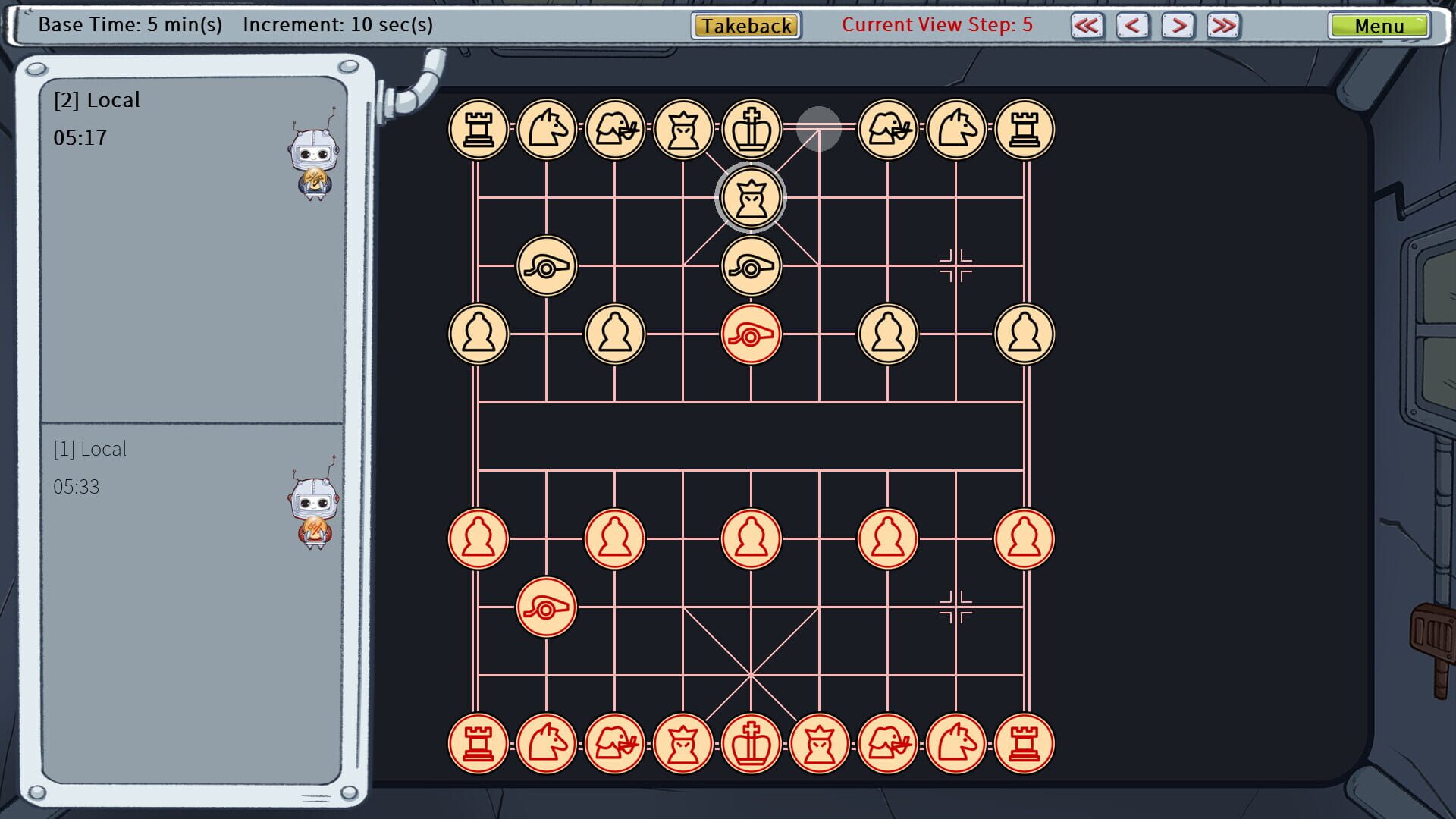Jump to the first move with the double-left arrow
Screen dimensions: 1456x819
tap(1087, 25)
